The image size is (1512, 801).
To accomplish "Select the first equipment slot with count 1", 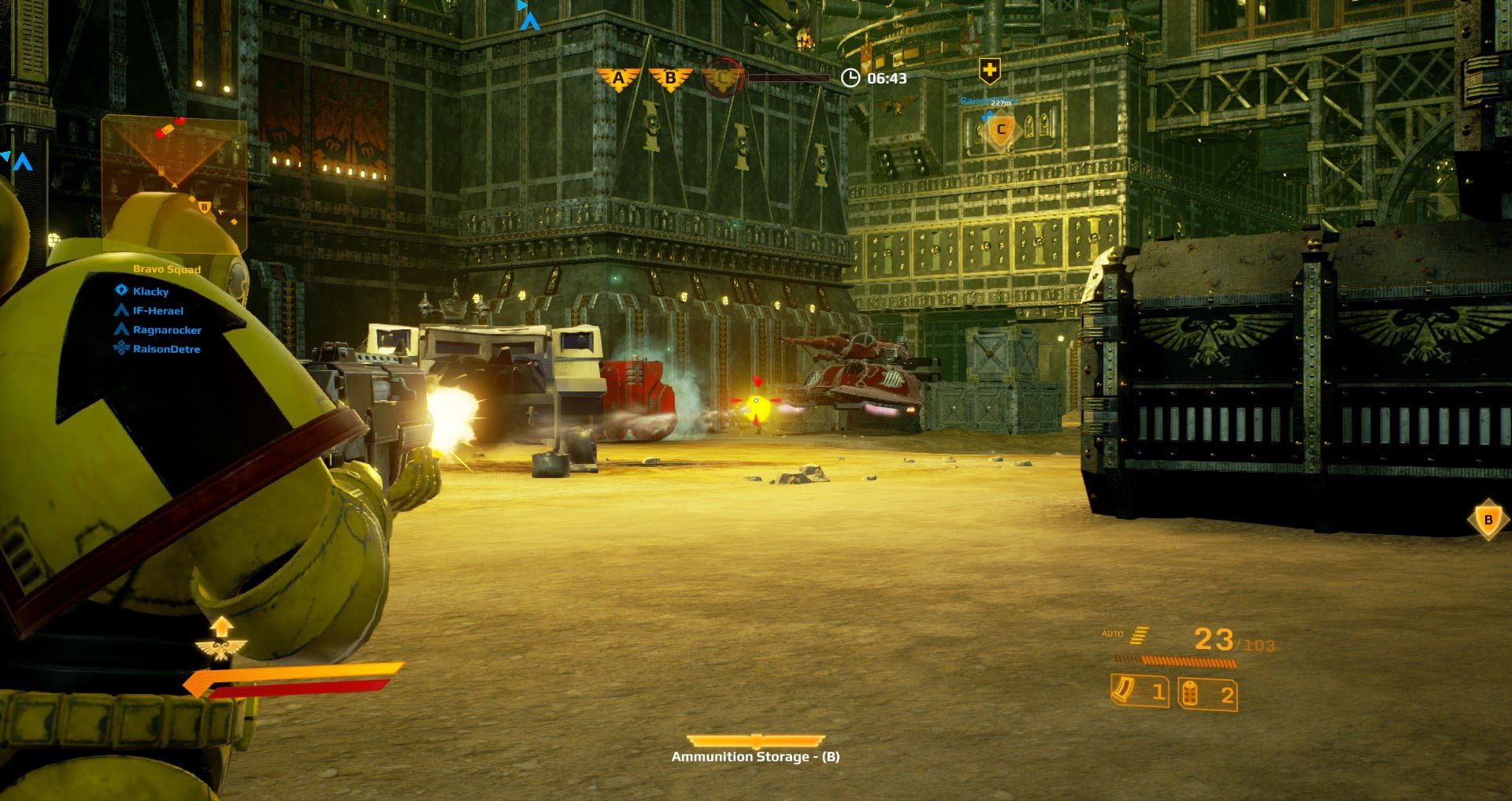I will tap(1140, 692).
